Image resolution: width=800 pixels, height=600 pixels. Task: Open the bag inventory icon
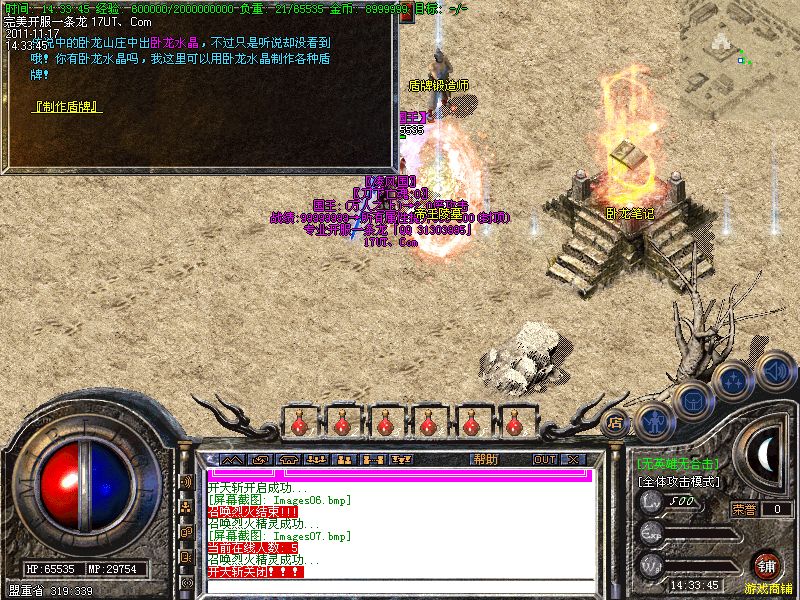[x=693, y=400]
